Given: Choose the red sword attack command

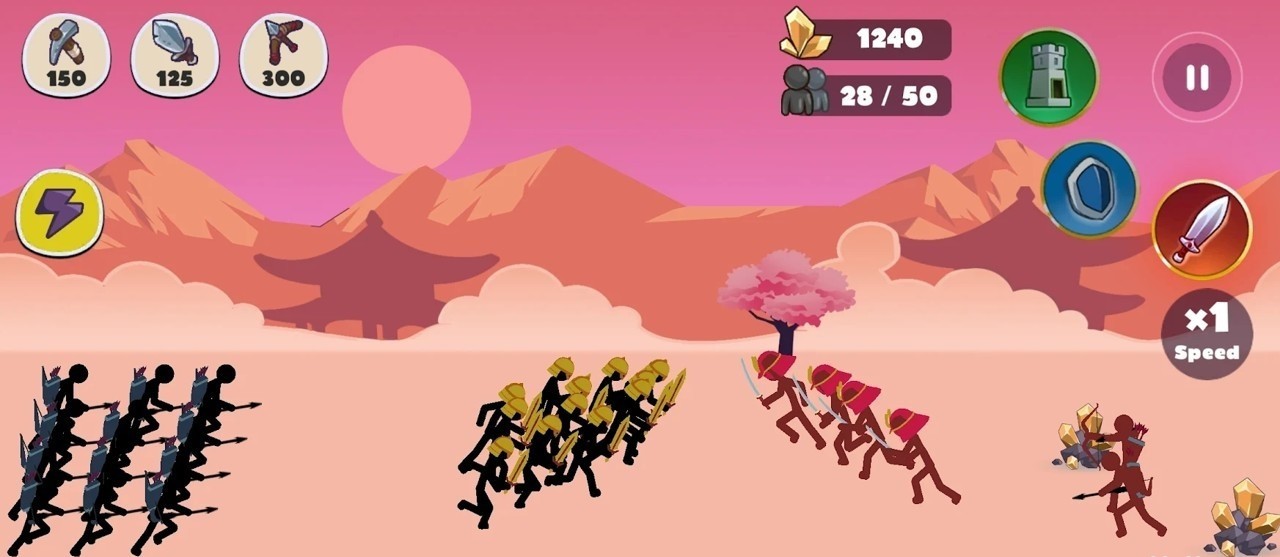Looking at the screenshot, I should pyautogui.click(x=1202, y=229).
